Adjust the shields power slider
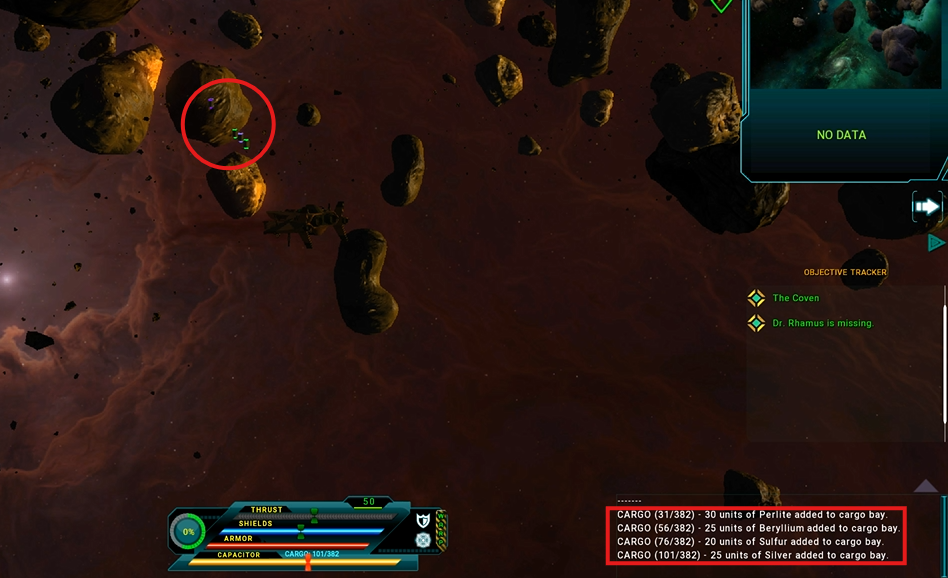The height and width of the screenshot is (578, 948). click(x=301, y=530)
